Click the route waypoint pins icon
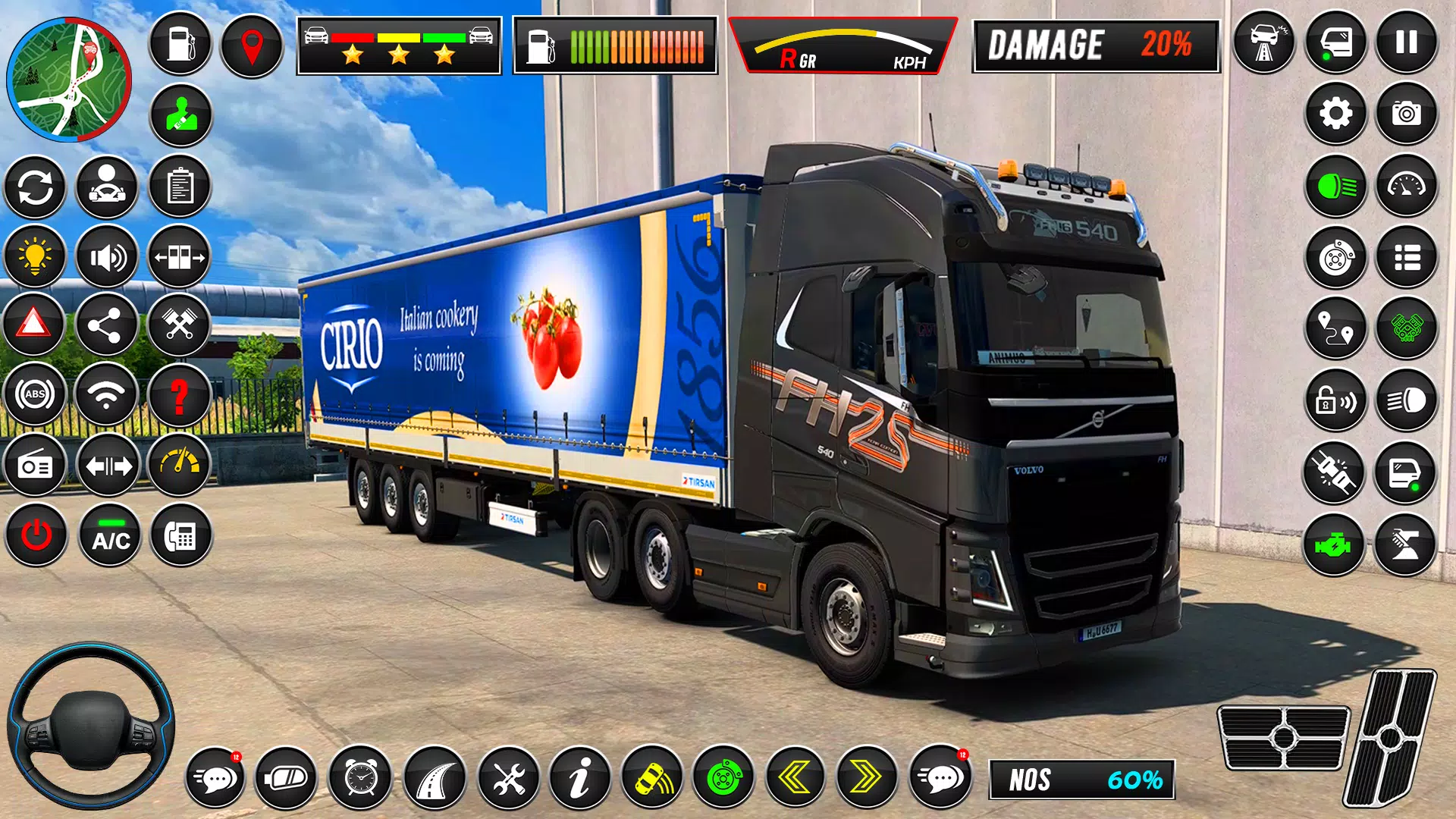The image size is (1456, 819). point(1336,334)
